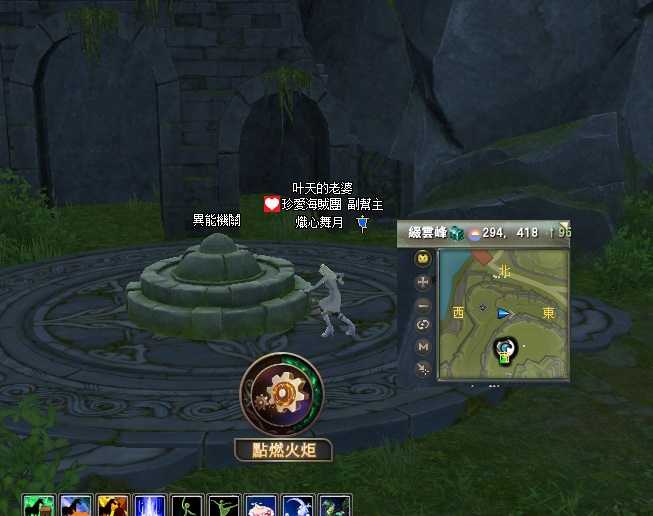653x516 pixels.
Task: Click the yellow mask button beside minimap
Action: 423,258
